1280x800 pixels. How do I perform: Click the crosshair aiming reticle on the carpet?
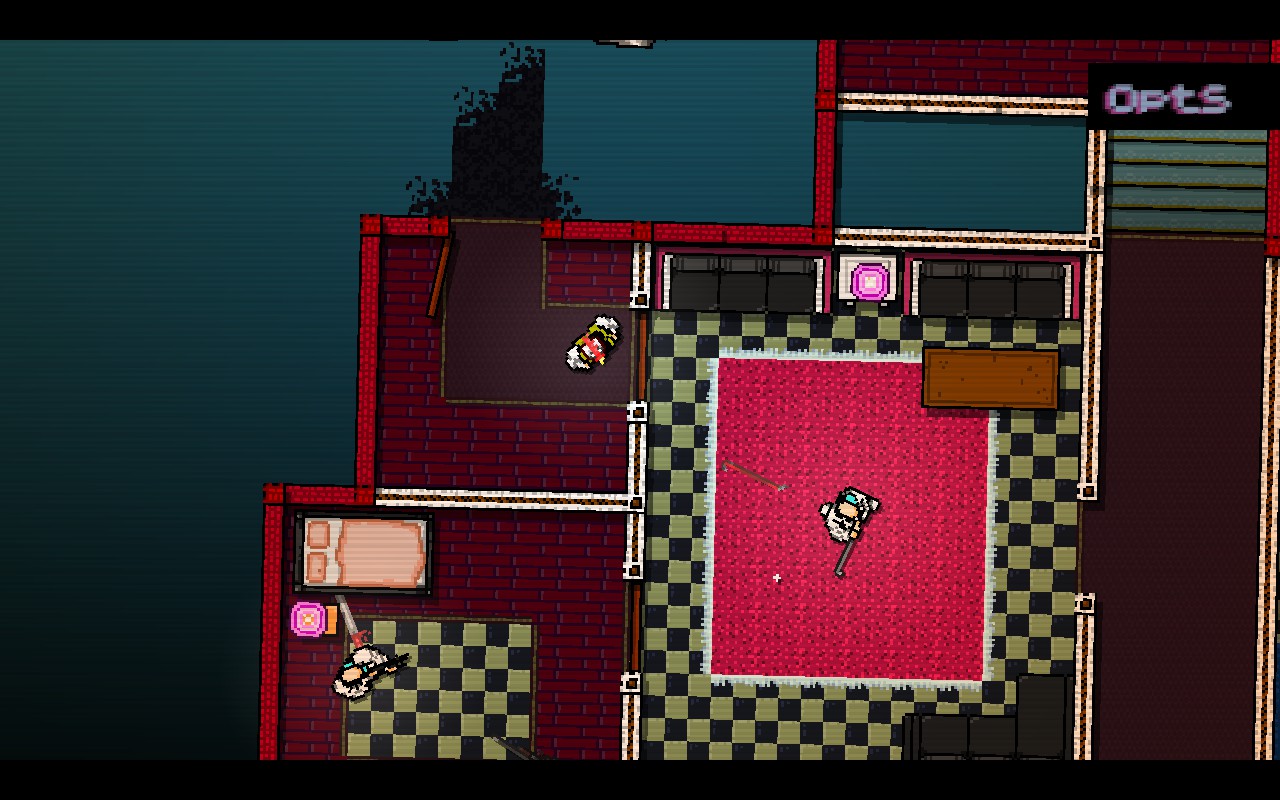click(x=777, y=579)
